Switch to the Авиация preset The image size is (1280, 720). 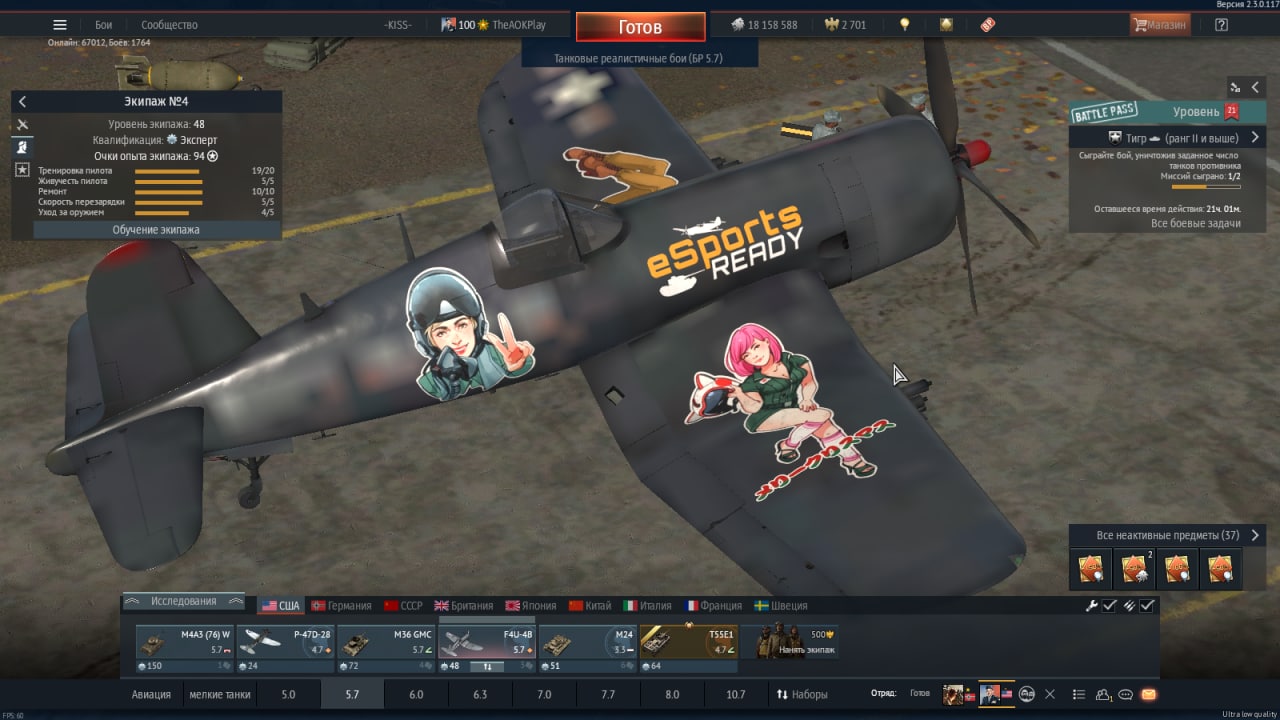[151, 694]
